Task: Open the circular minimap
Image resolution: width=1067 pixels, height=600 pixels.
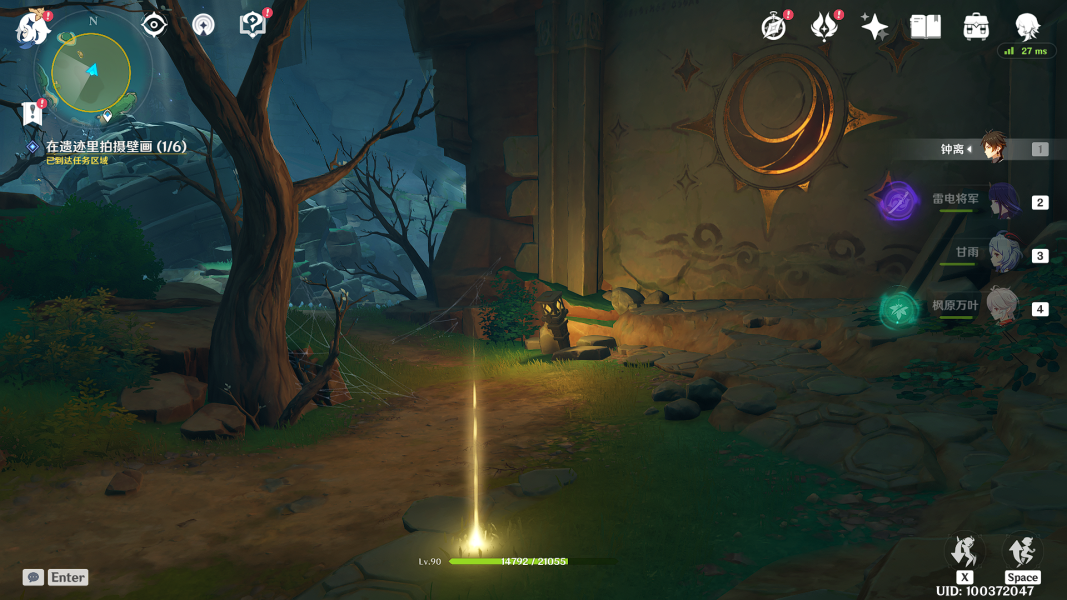Action: click(91, 73)
